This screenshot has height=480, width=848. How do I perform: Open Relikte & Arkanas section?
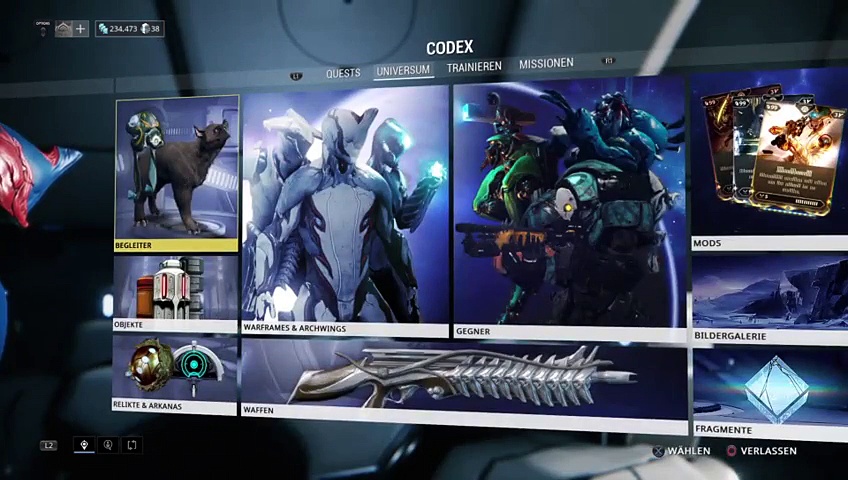click(x=175, y=373)
